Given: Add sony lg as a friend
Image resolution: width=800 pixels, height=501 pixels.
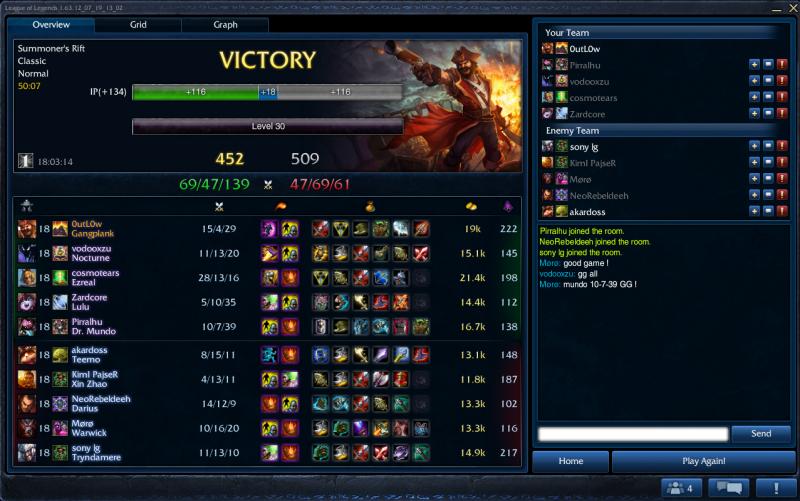Looking at the screenshot, I should pyautogui.click(x=754, y=147).
